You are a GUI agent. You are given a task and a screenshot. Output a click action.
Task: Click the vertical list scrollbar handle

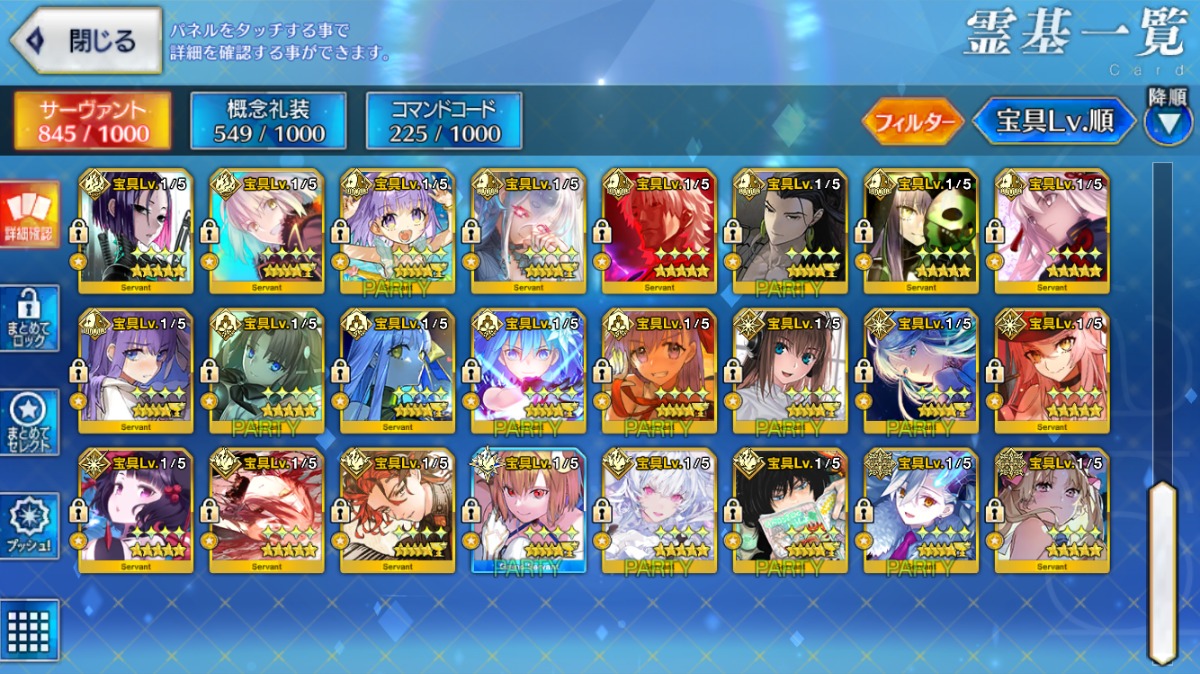[x=1161, y=570]
